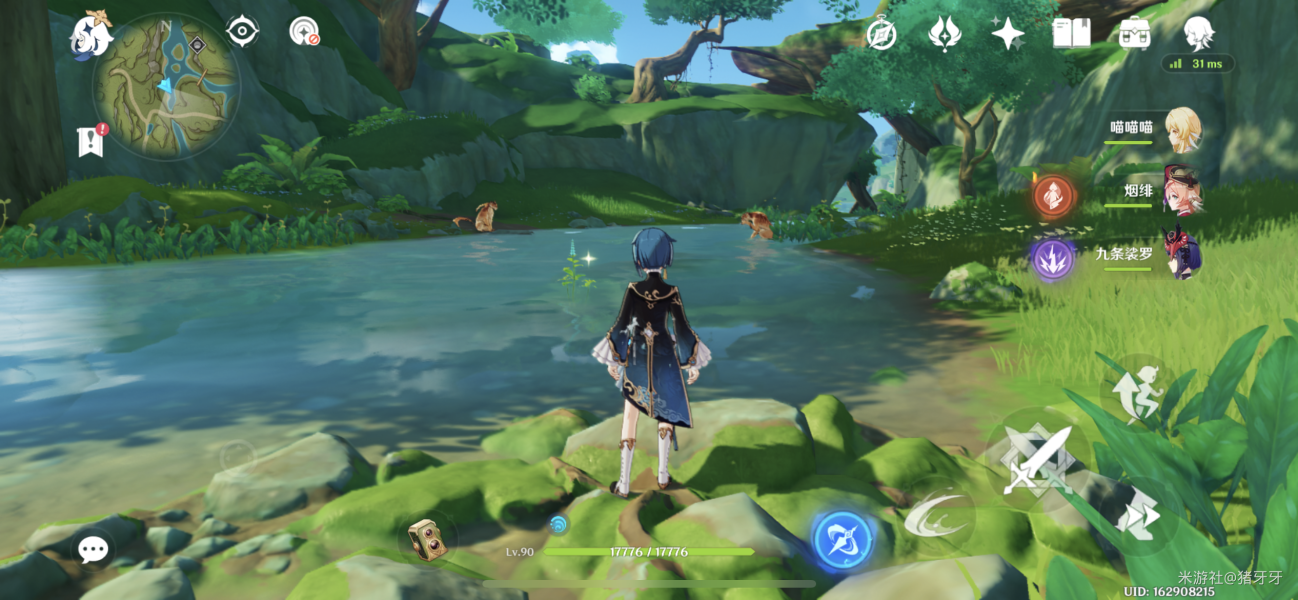Open the character profile icon
1298x600 pixels.
pos(1198,34)
